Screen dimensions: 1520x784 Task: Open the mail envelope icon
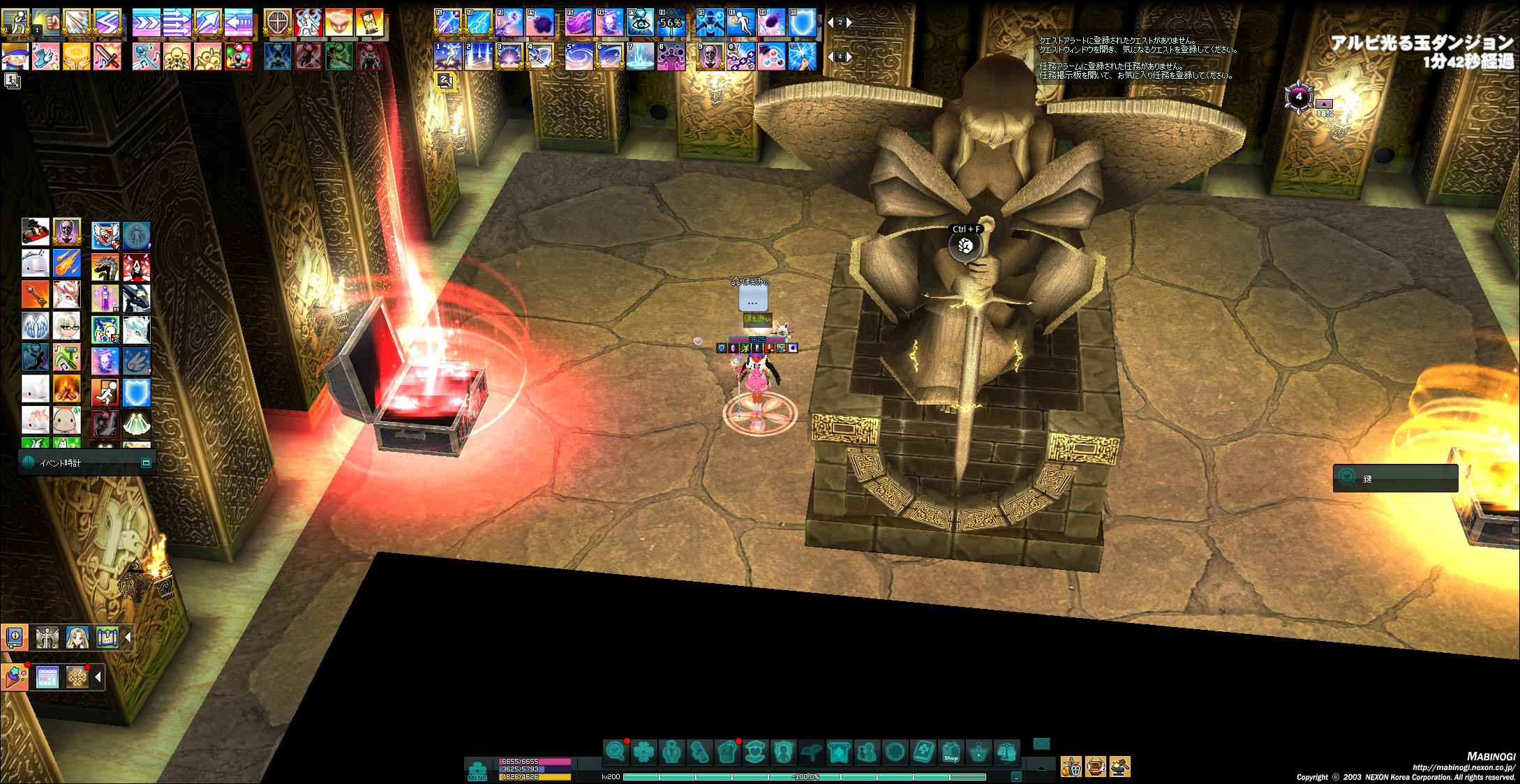pos(1041,744)
